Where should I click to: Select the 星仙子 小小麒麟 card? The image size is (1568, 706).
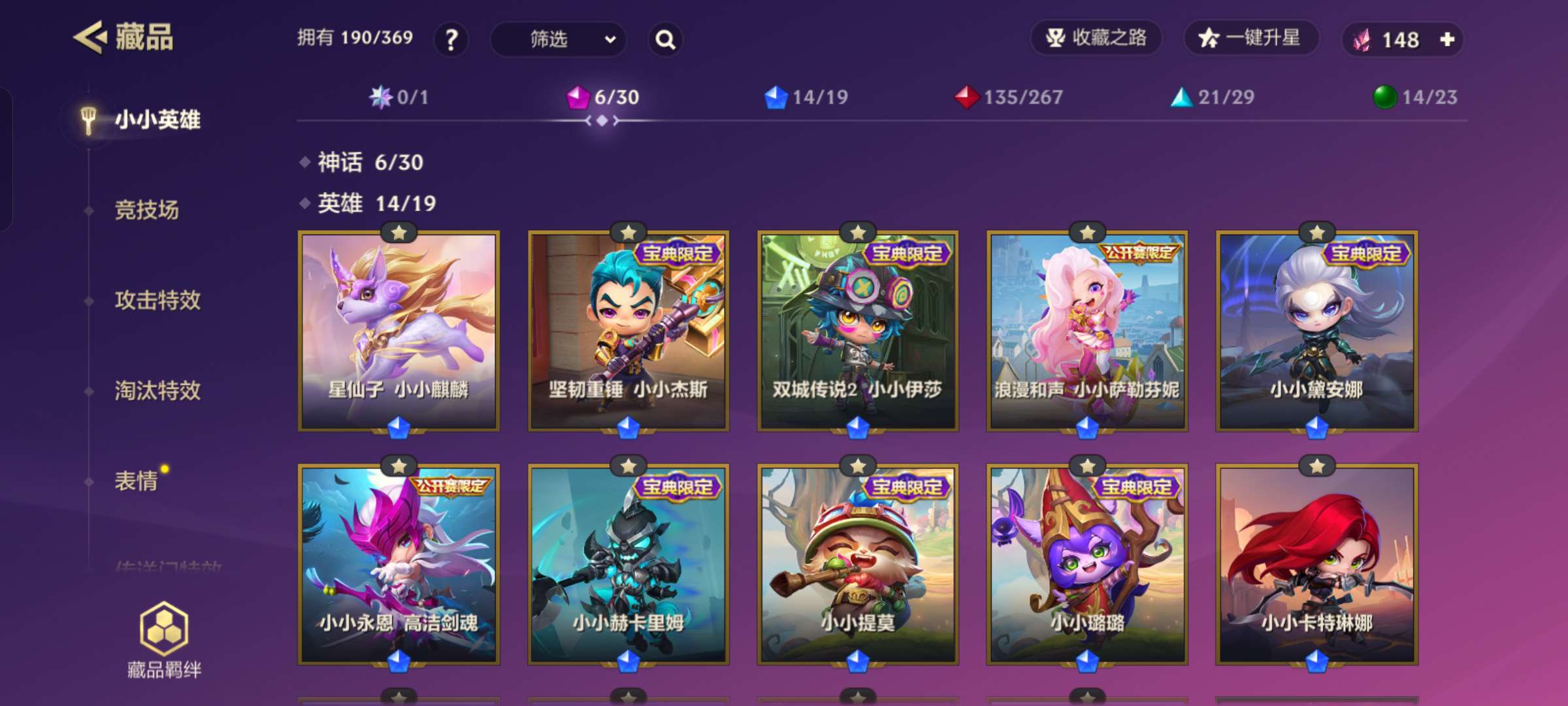click(399, 331)
